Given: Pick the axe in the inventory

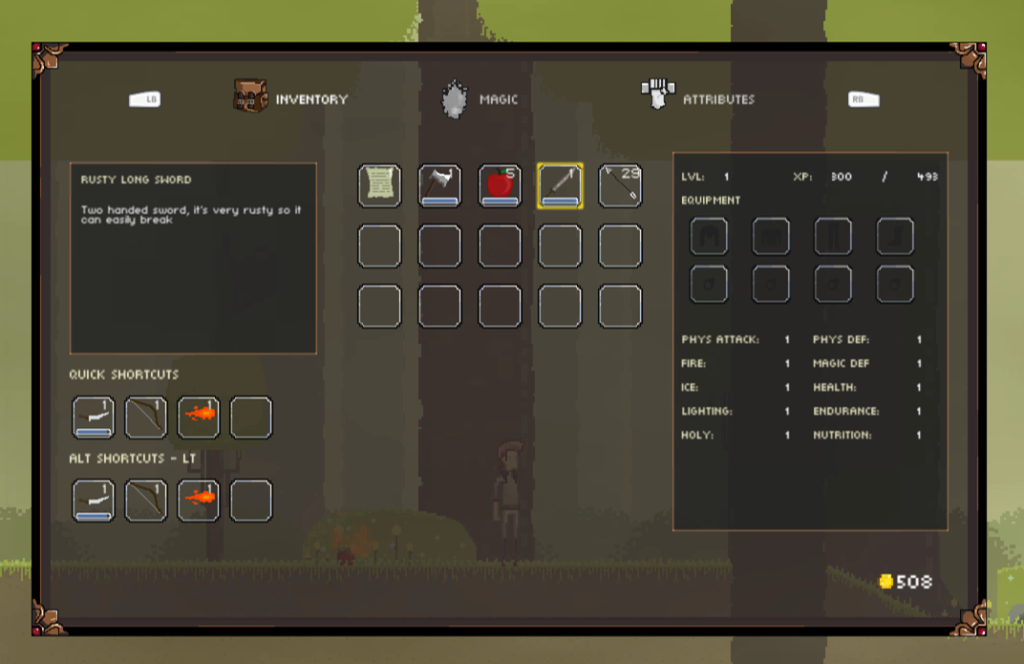Looking at the screenshot, I should point(439,186).
